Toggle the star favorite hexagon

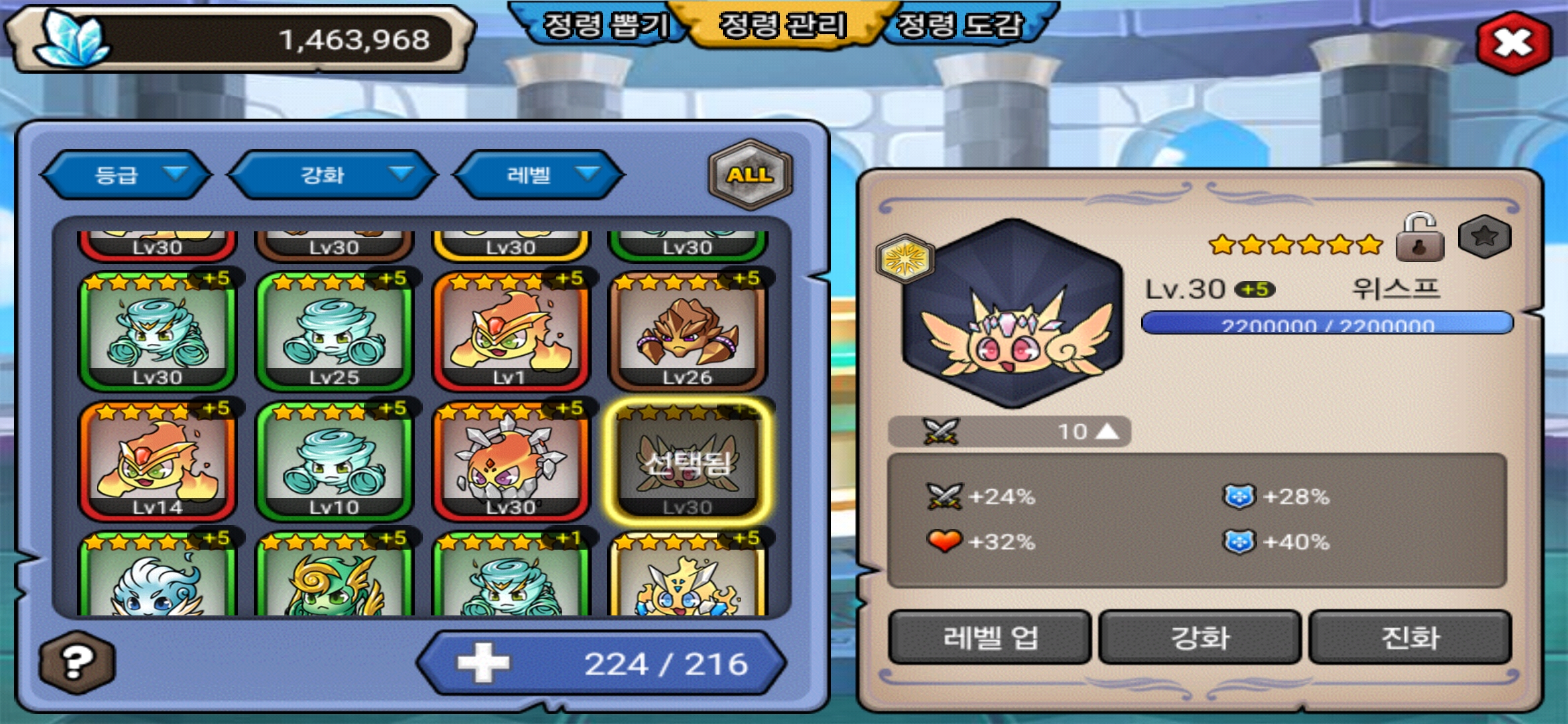tap(1484, 237)
